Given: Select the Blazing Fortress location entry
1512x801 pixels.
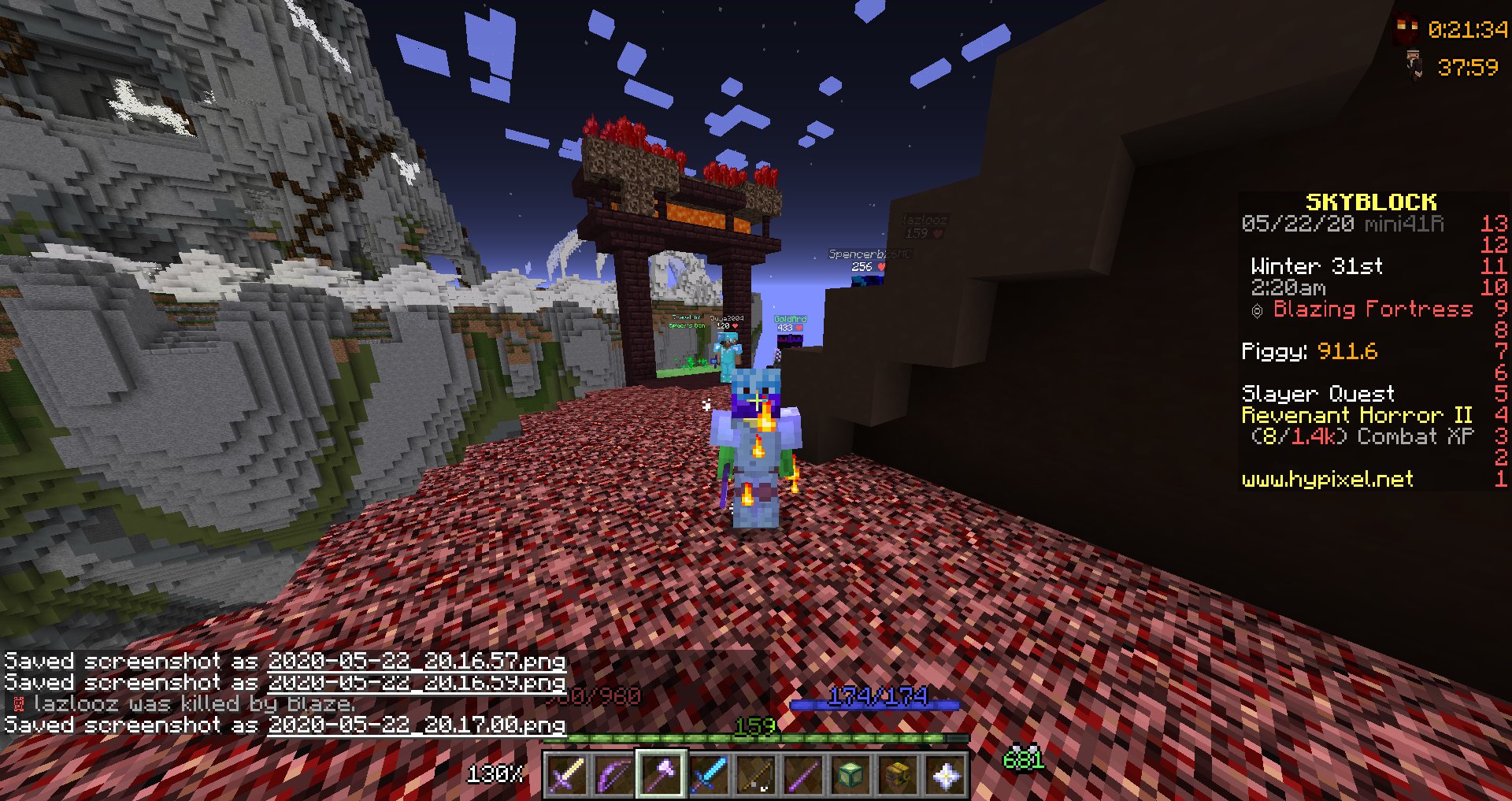Looking at the screenshot, I should pyautogui.click(x=1374, y=309).
